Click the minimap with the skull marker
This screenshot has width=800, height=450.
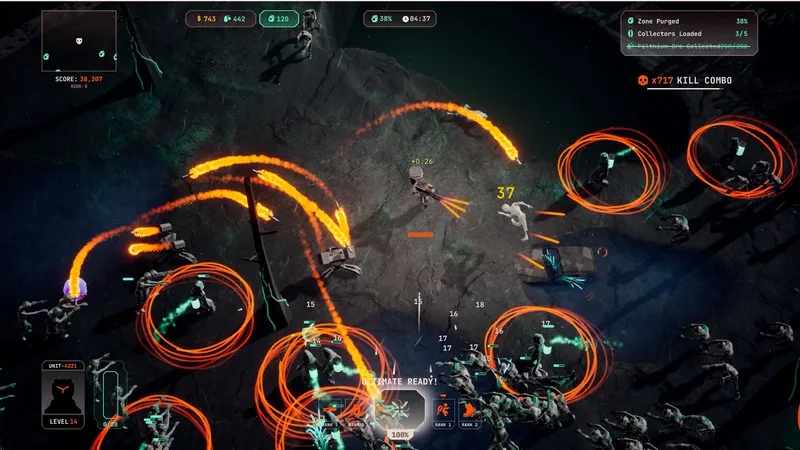pyautogui.click(x=78, y=41)
